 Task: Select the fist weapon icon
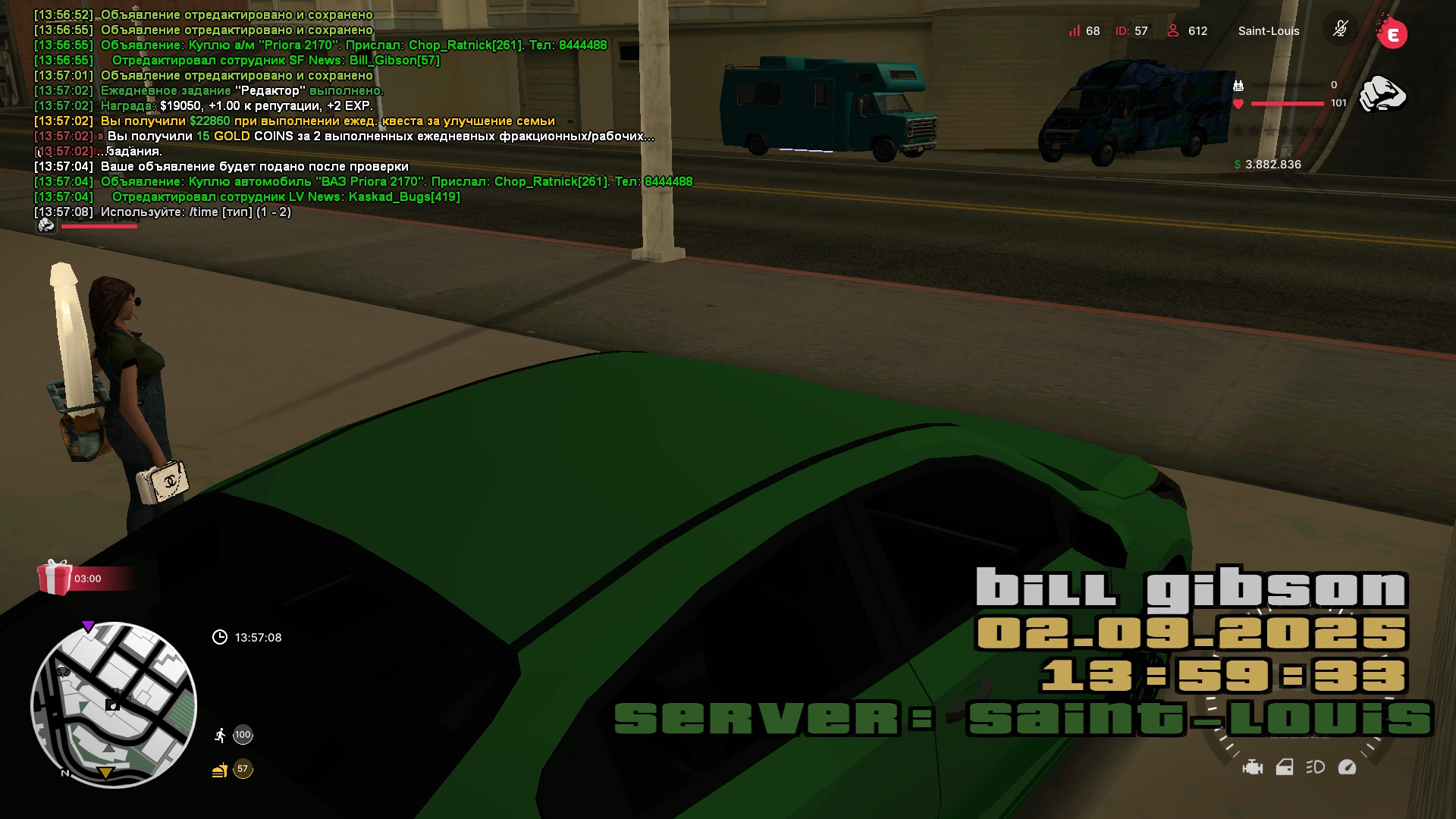click(1382, 95)
